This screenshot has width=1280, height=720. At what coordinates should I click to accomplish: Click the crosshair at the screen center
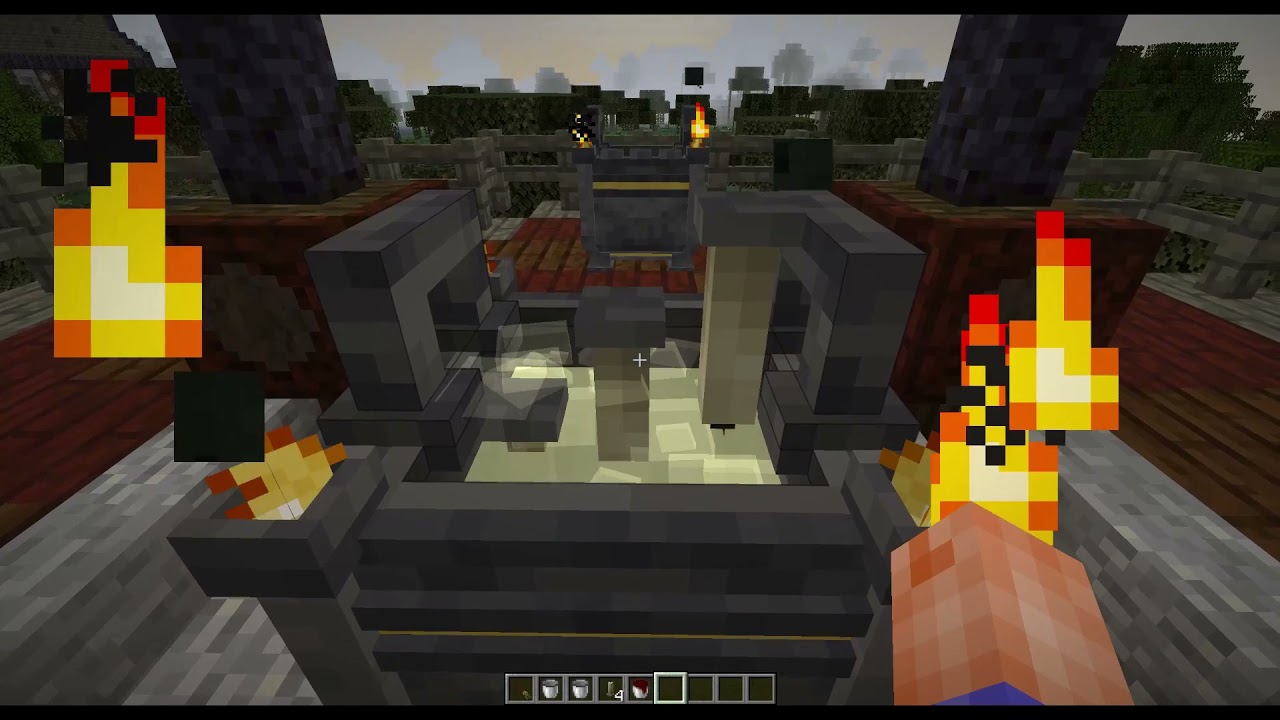point(639,359)
